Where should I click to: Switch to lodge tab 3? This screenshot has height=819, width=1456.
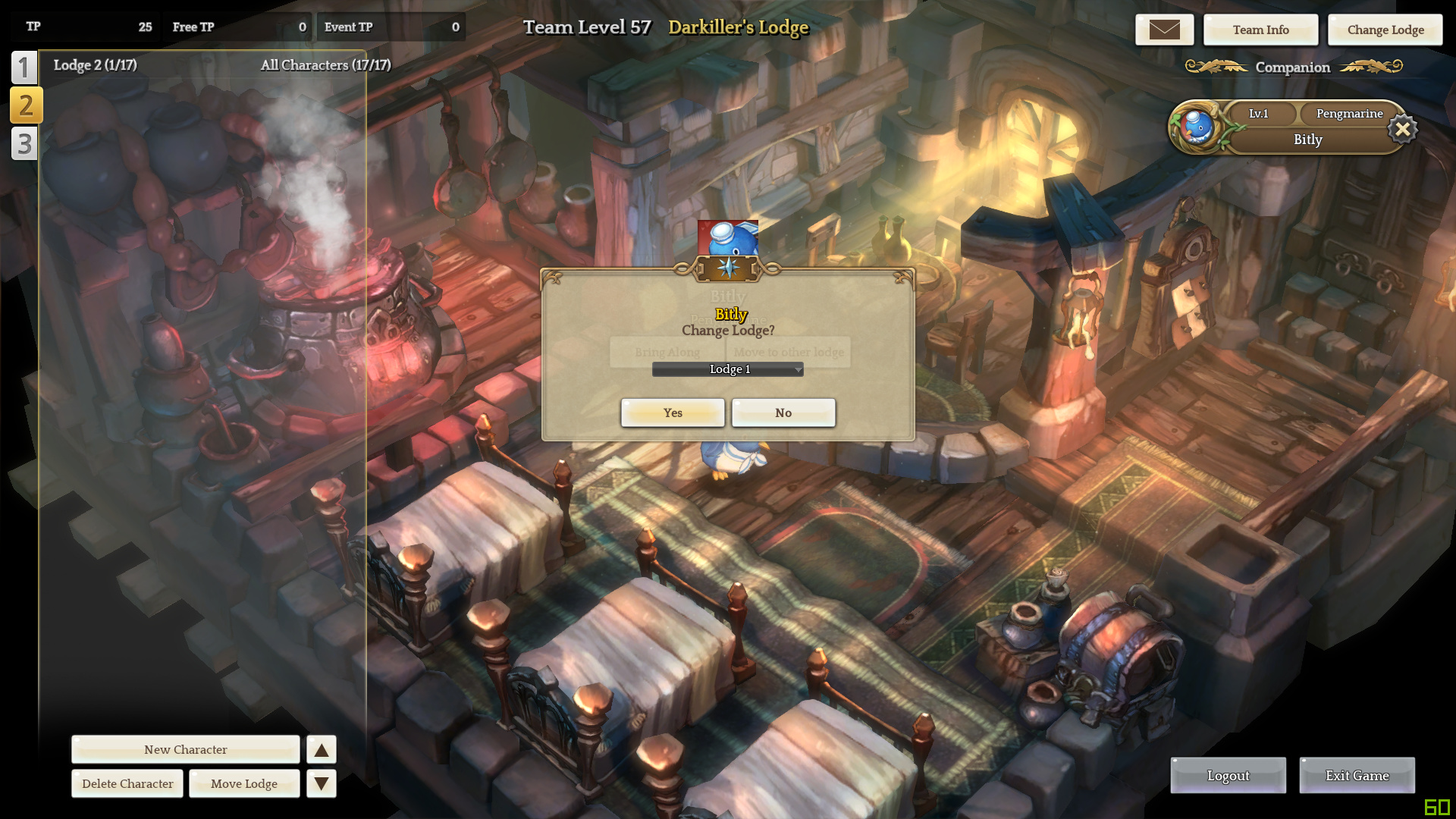click(x=24, y=143)
